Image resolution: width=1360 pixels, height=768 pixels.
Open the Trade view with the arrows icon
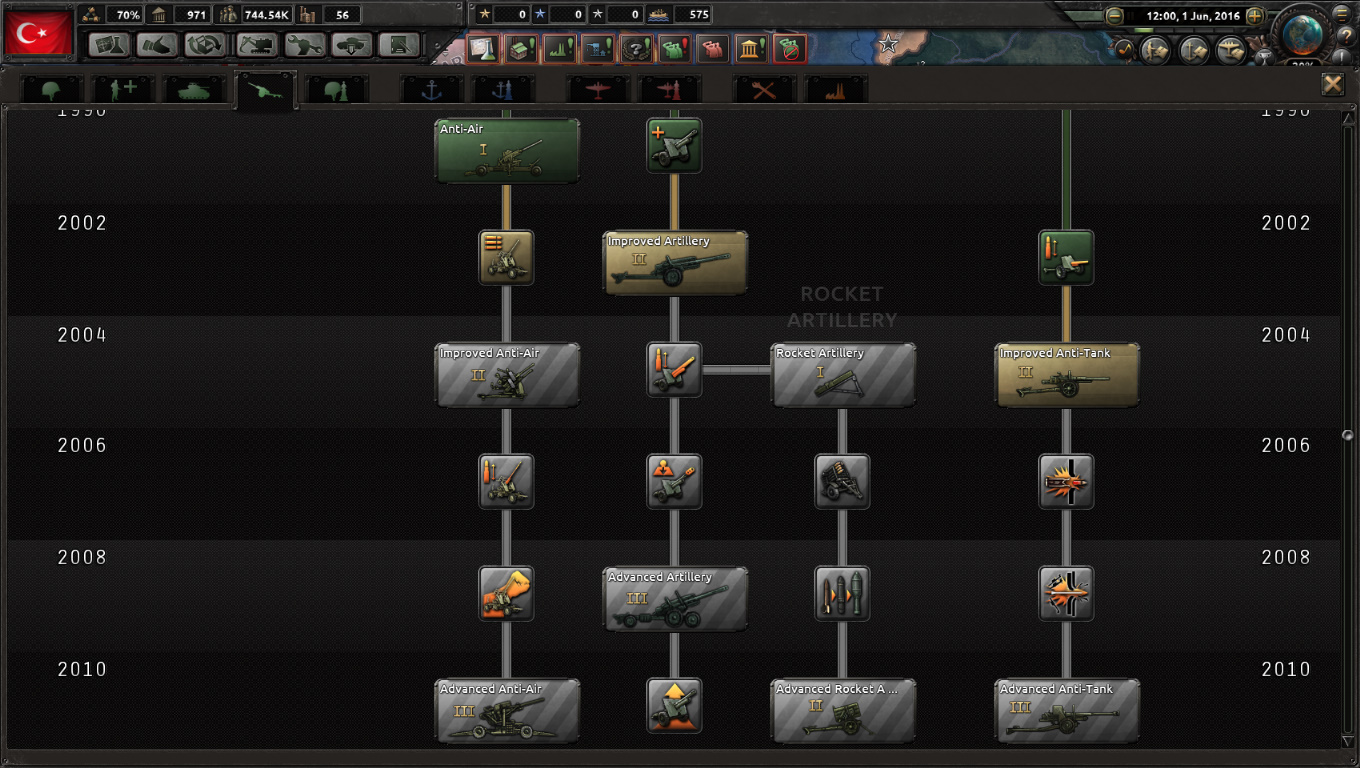pyautogui.click(x=203, y=45)
